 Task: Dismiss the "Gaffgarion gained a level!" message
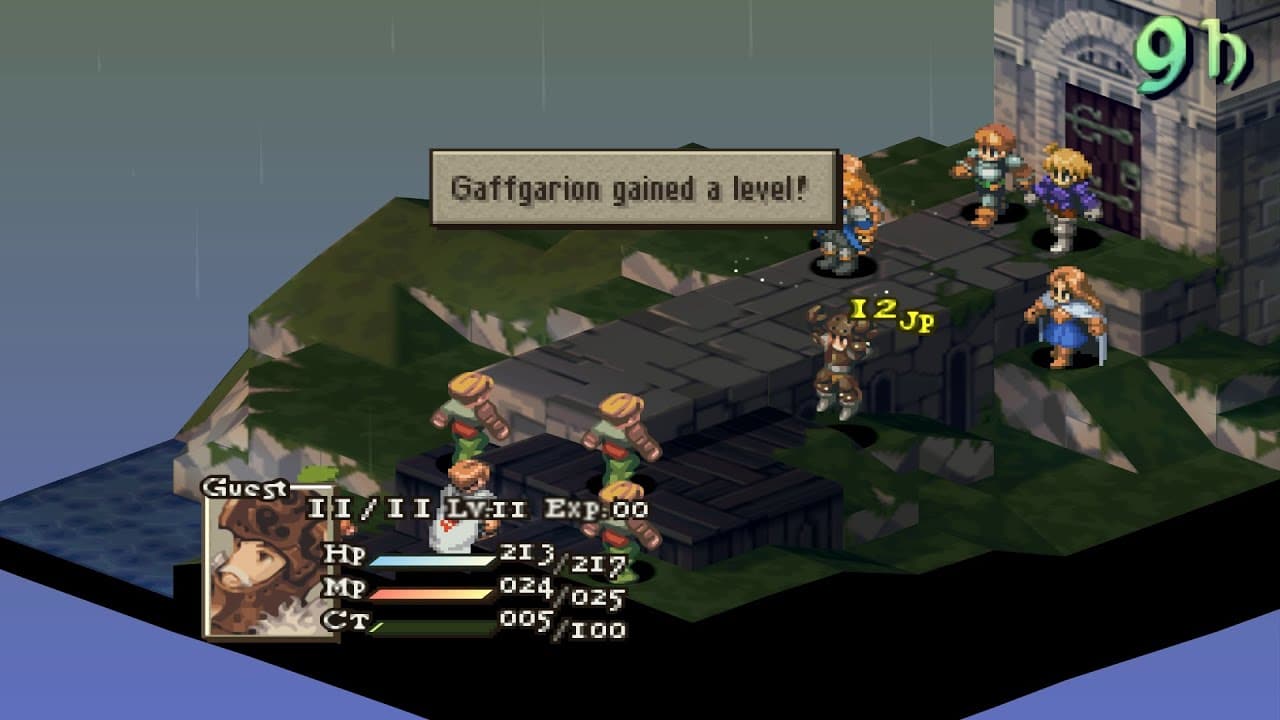coord(633,188)
